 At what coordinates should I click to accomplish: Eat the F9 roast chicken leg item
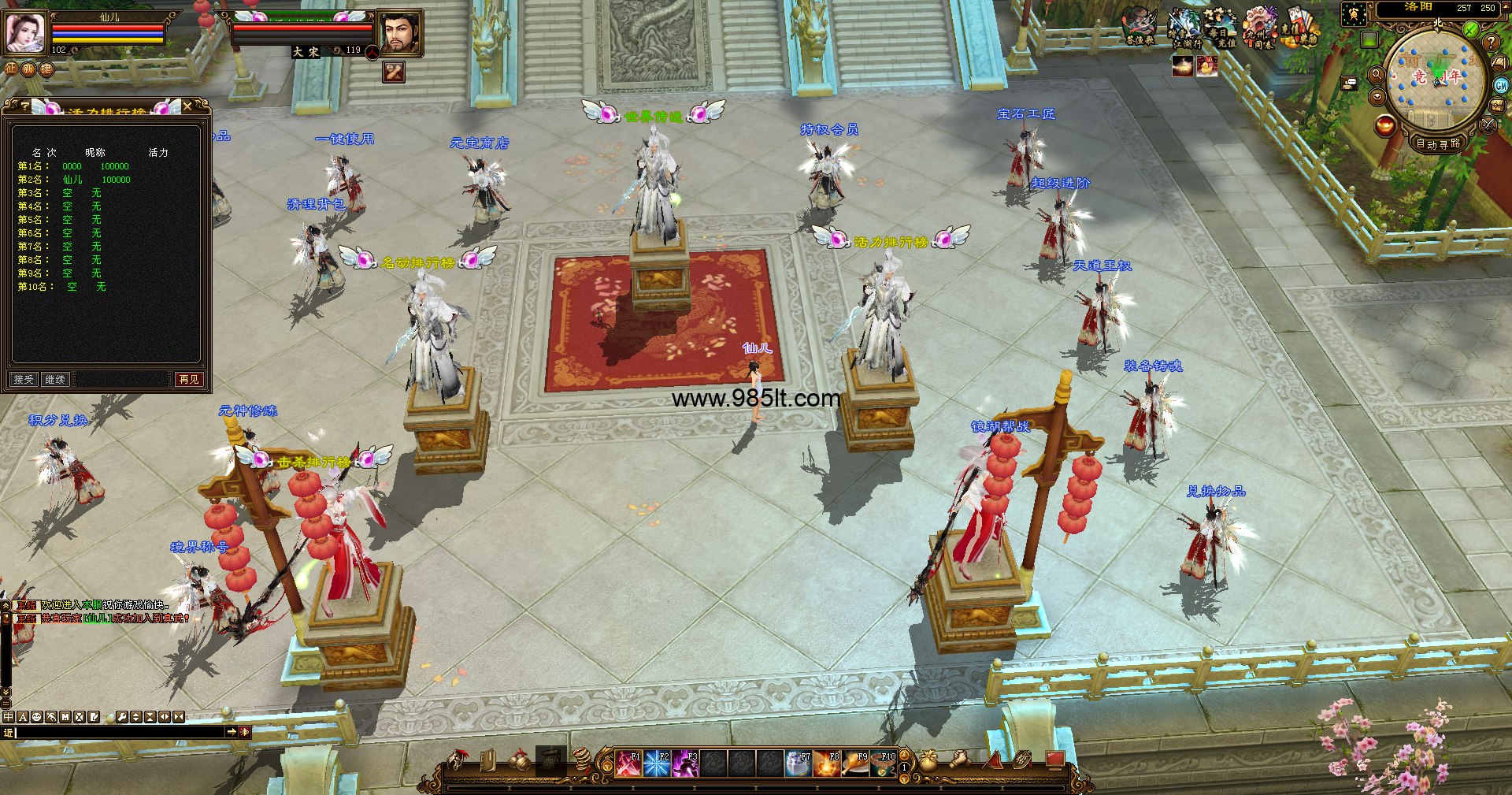pos(855,763)
